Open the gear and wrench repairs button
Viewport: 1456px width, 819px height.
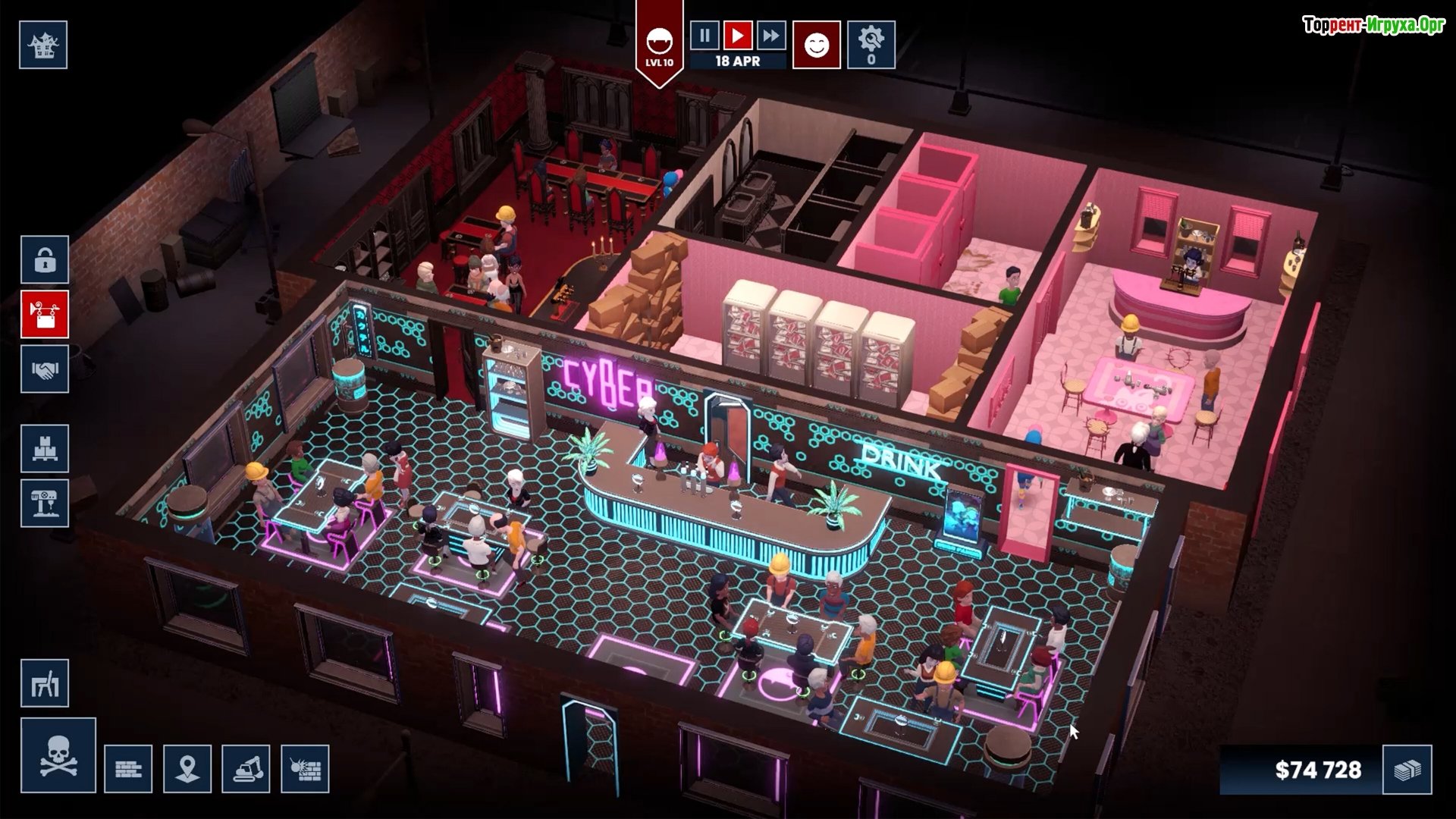pos(871,45)
